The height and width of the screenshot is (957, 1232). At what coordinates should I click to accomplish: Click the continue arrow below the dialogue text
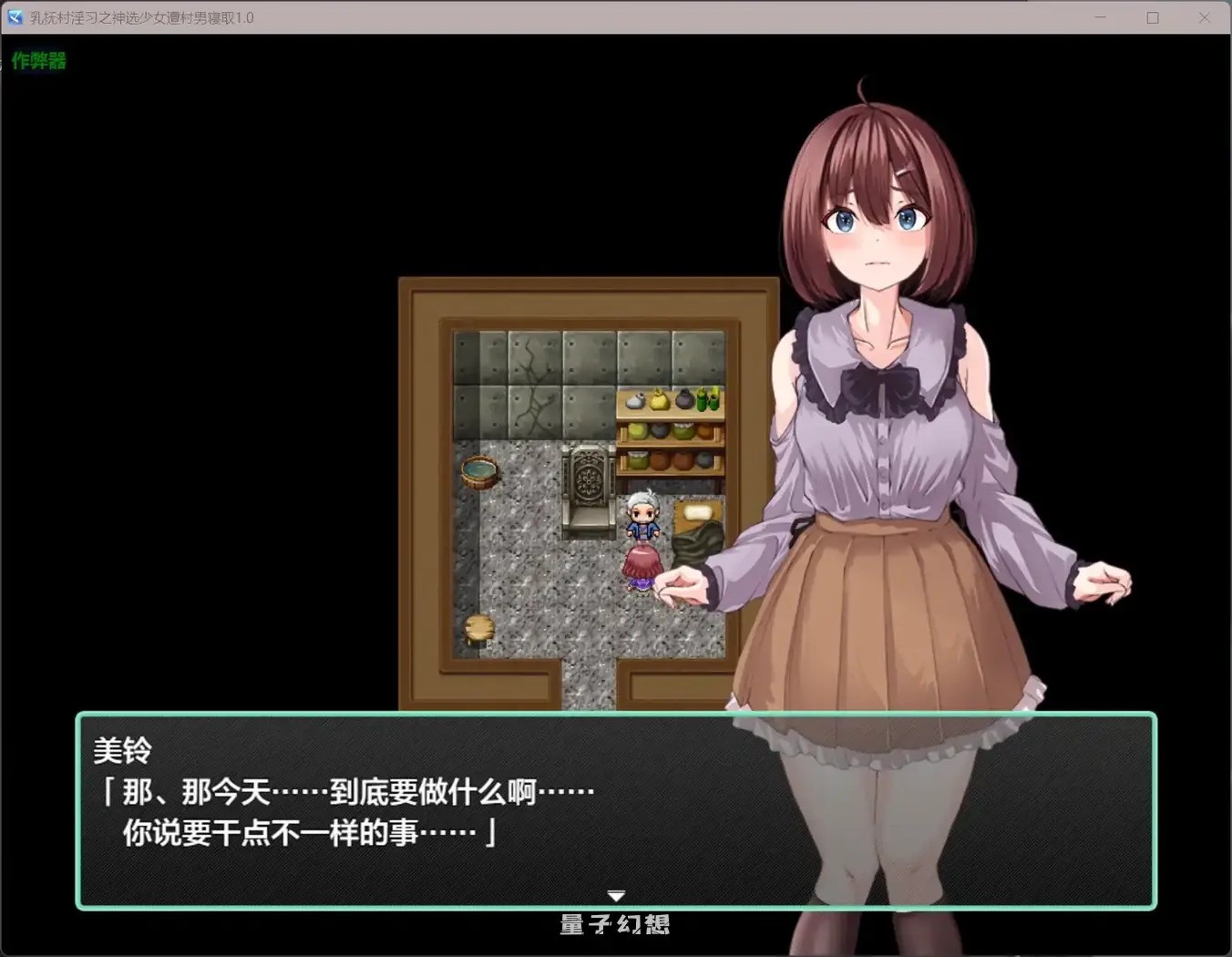coord(616,894)
